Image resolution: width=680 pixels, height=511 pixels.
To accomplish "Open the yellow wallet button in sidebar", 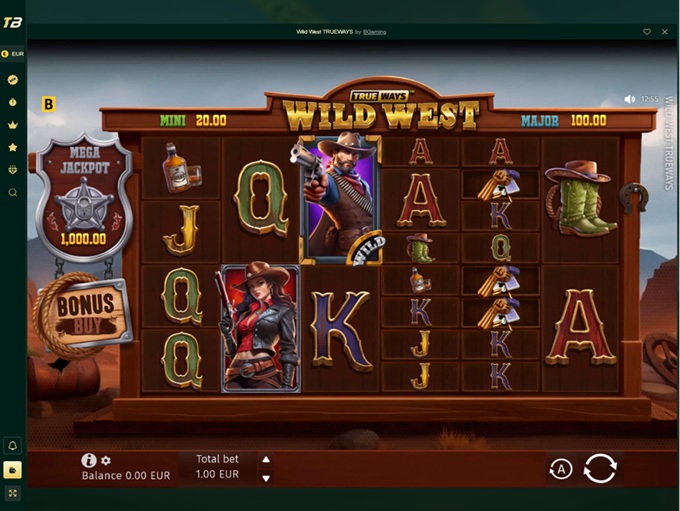I will pyautogui.click(x=13, y=469).
